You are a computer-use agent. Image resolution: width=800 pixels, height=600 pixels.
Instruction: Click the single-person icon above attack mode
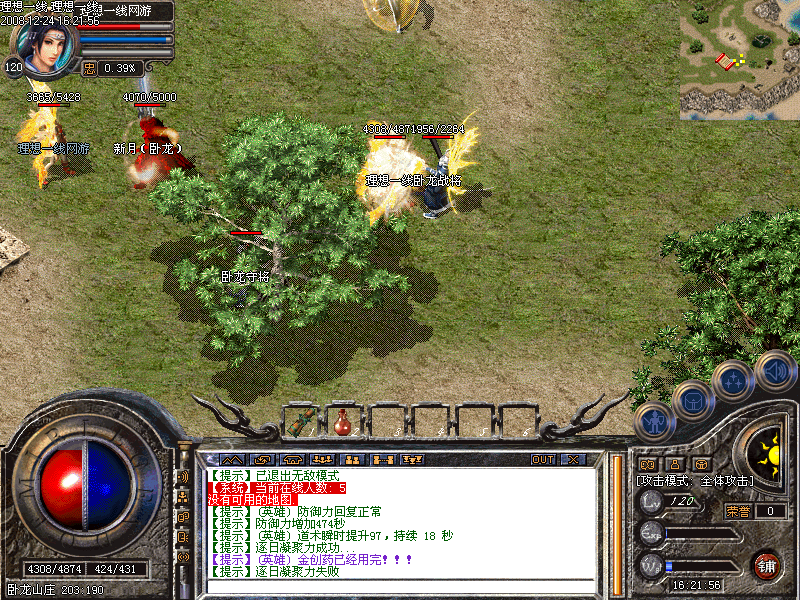(x=673, y=464)
